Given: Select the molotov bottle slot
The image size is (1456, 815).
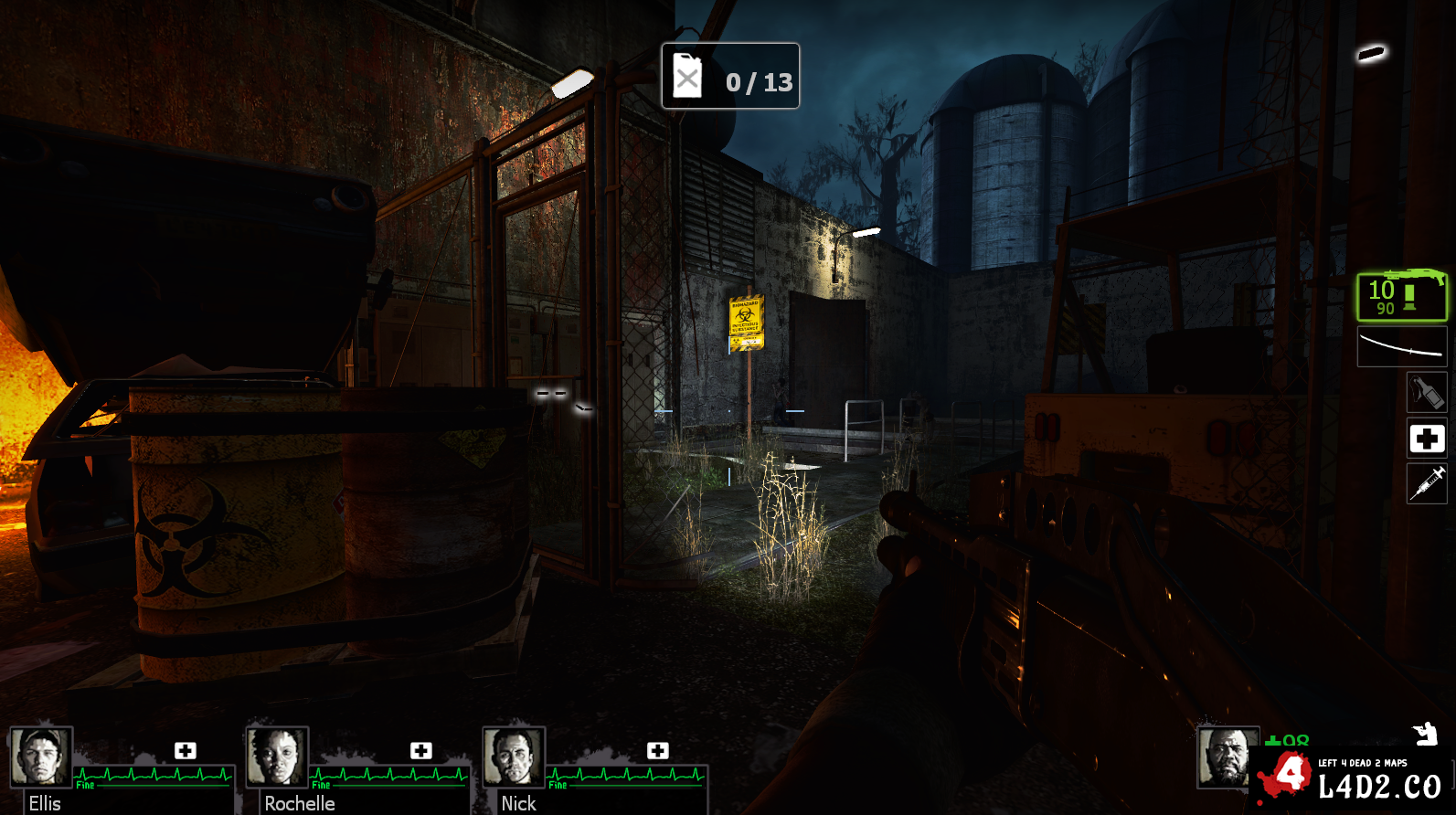Looking at the screenshot, I should point(1426,393).
